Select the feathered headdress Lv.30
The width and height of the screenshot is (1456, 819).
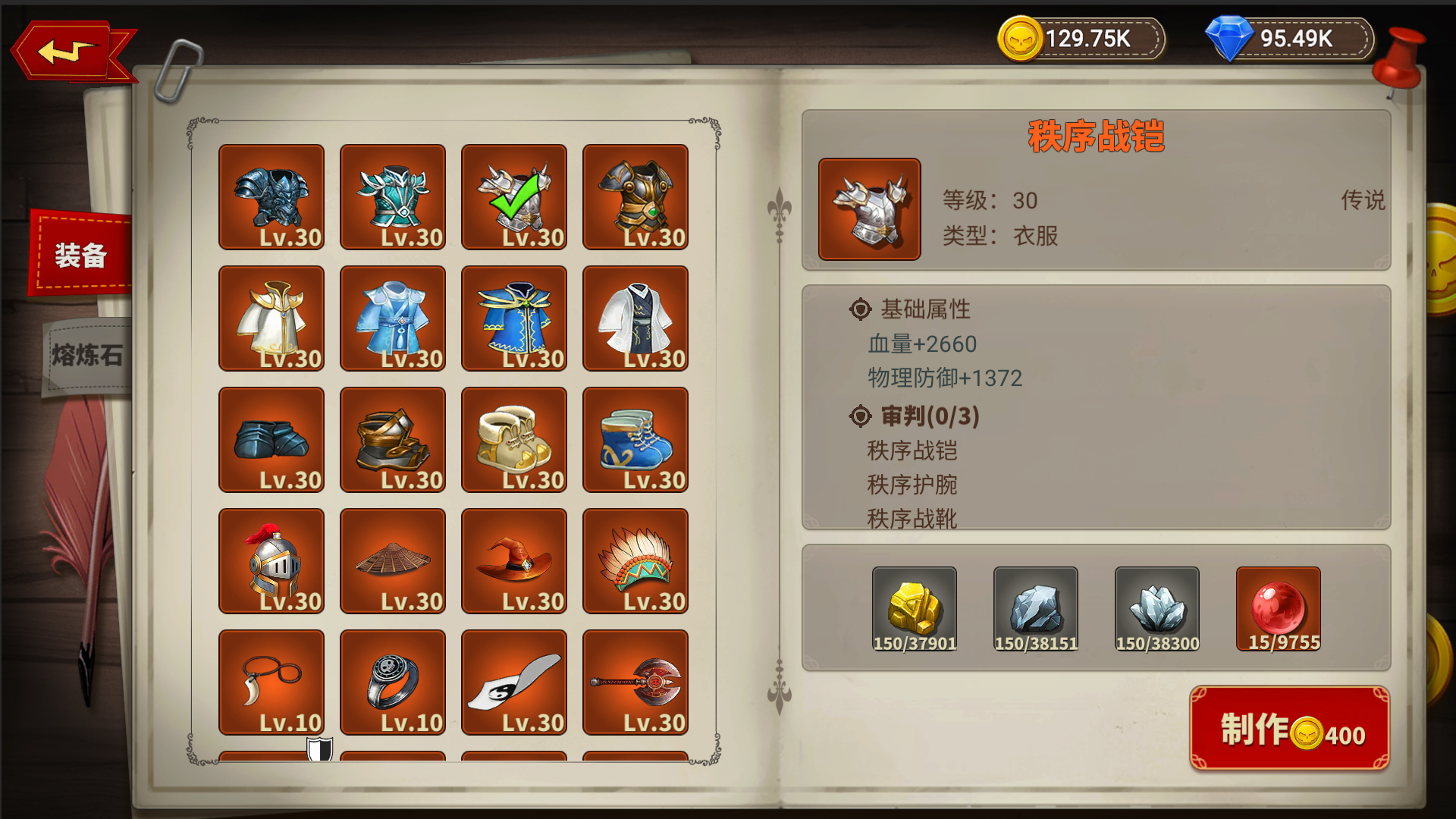(x=635, y=561)
